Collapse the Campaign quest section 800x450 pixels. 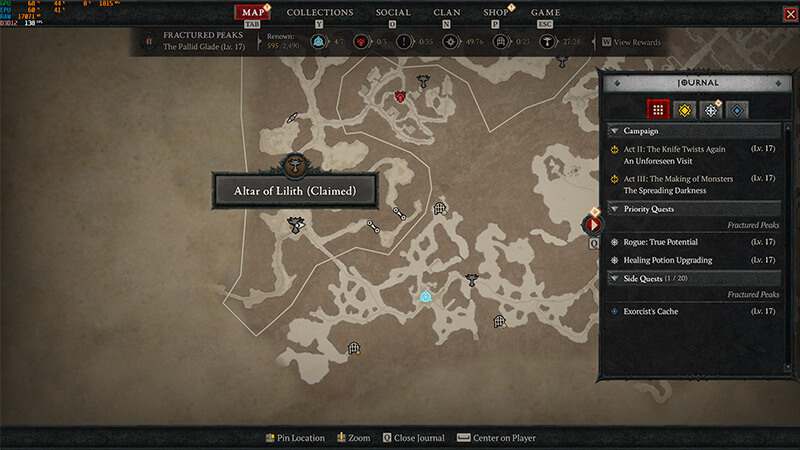pos(614,131)
